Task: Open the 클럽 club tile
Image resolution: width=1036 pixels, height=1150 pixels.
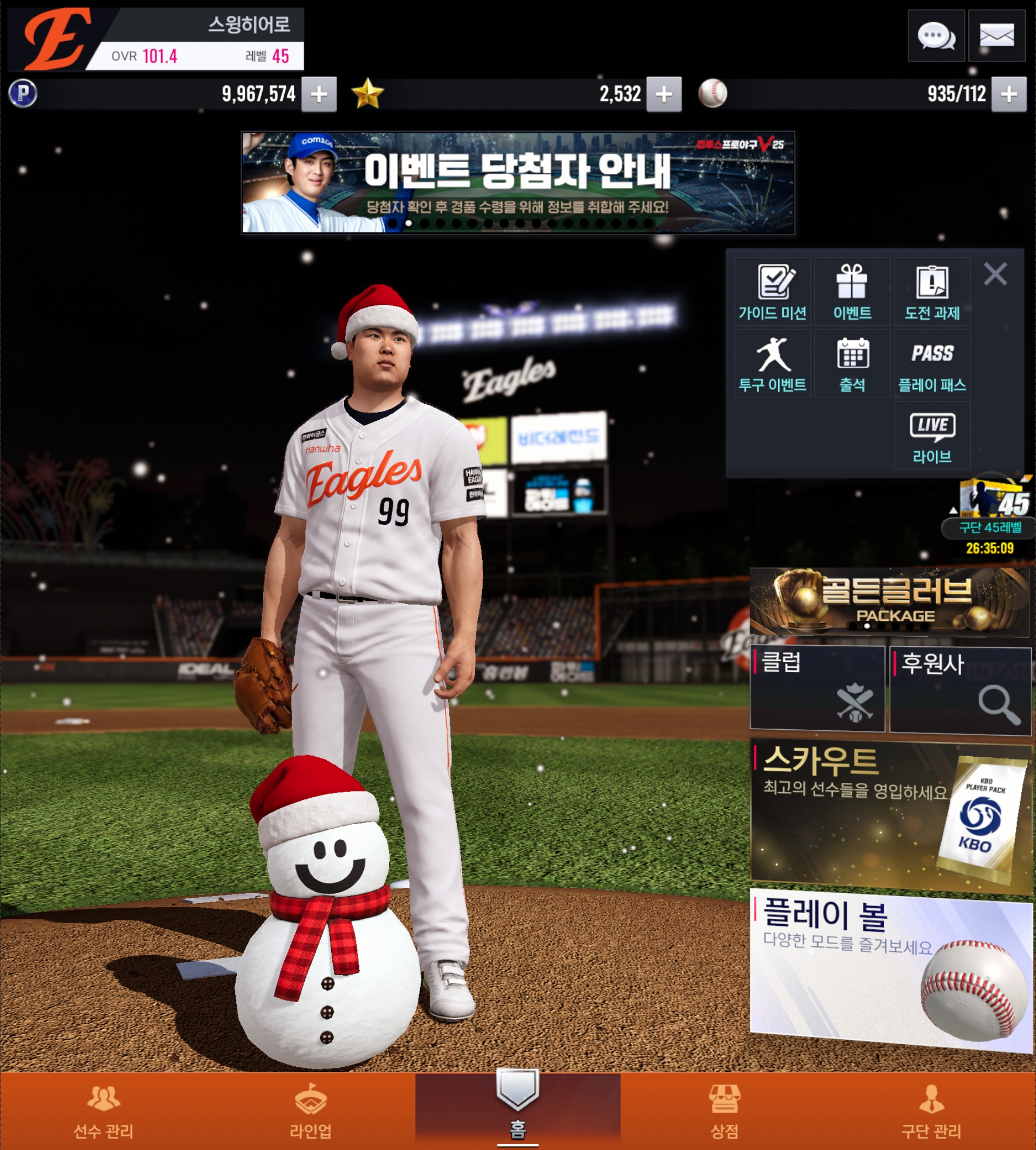Action: 818,688
